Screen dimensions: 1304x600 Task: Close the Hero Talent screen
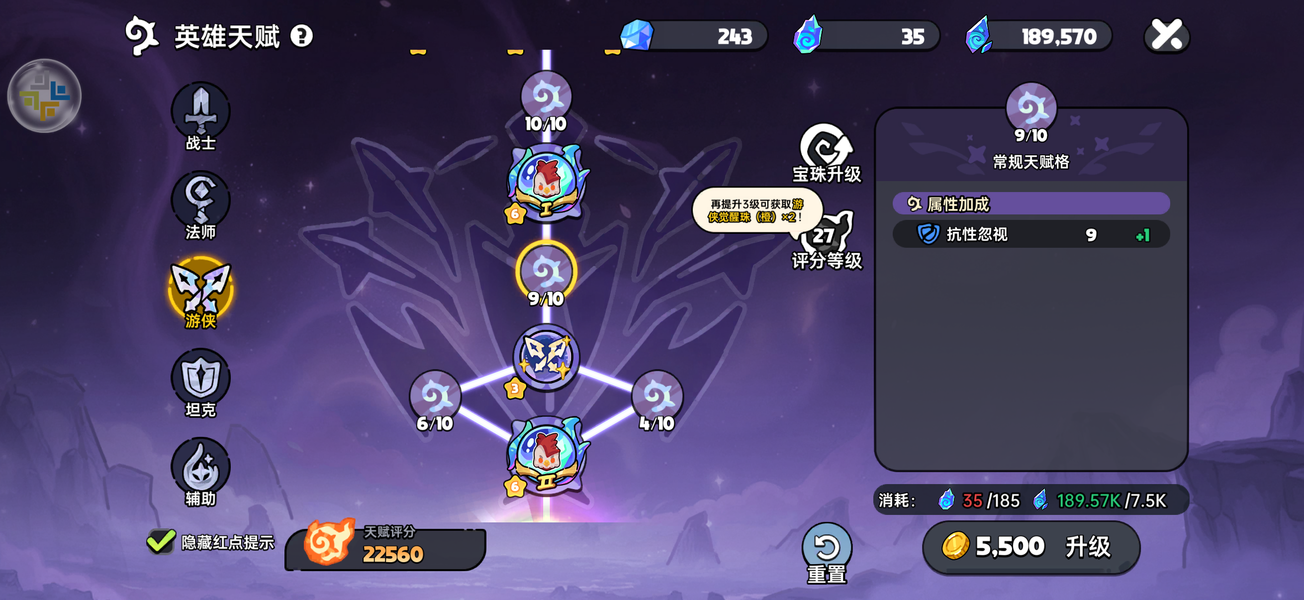click(1166, 35)
